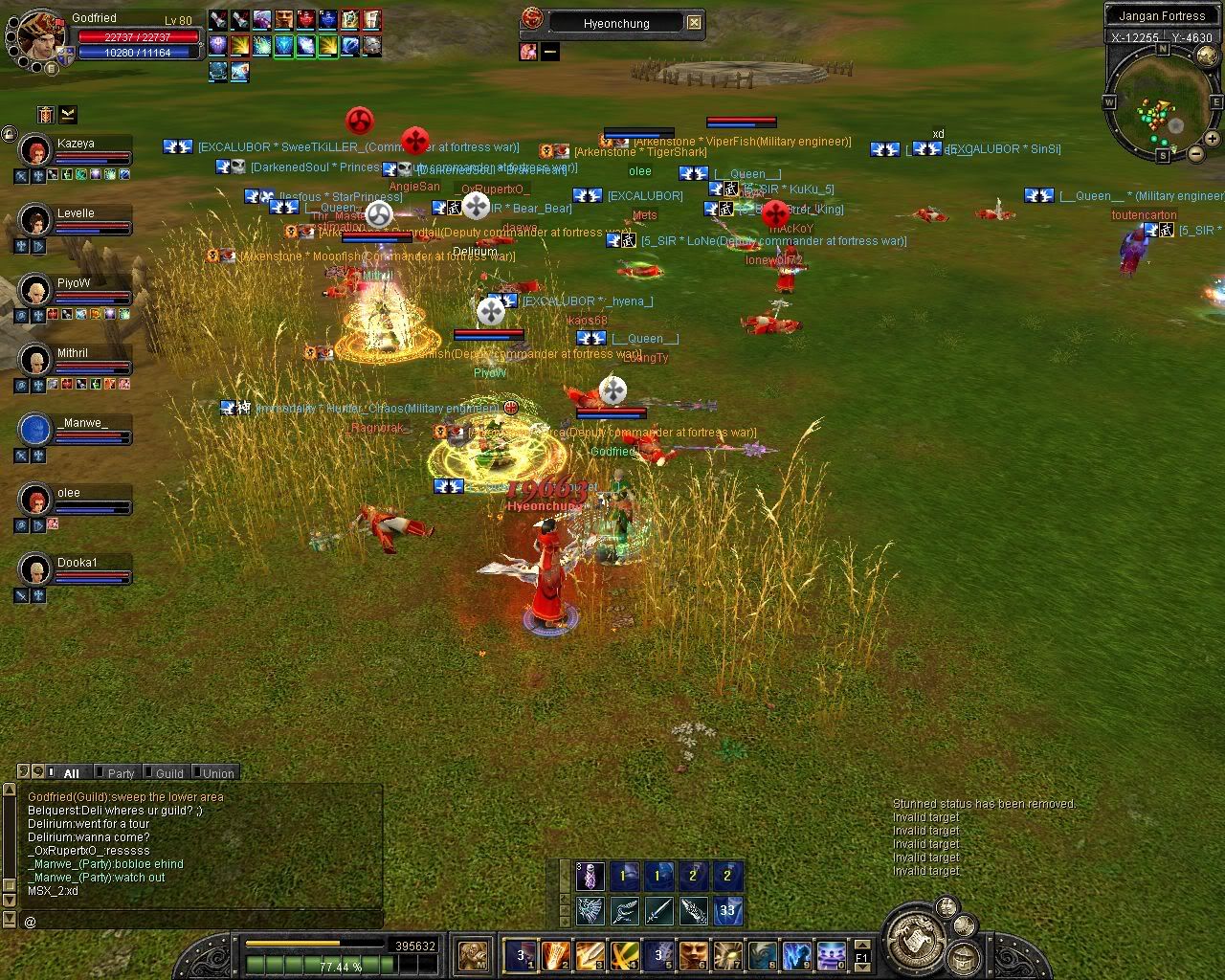The height and width of the screenshot is (980, 1225).
Task: Switch chat to the Party tab
Action: tap(120, 773)
